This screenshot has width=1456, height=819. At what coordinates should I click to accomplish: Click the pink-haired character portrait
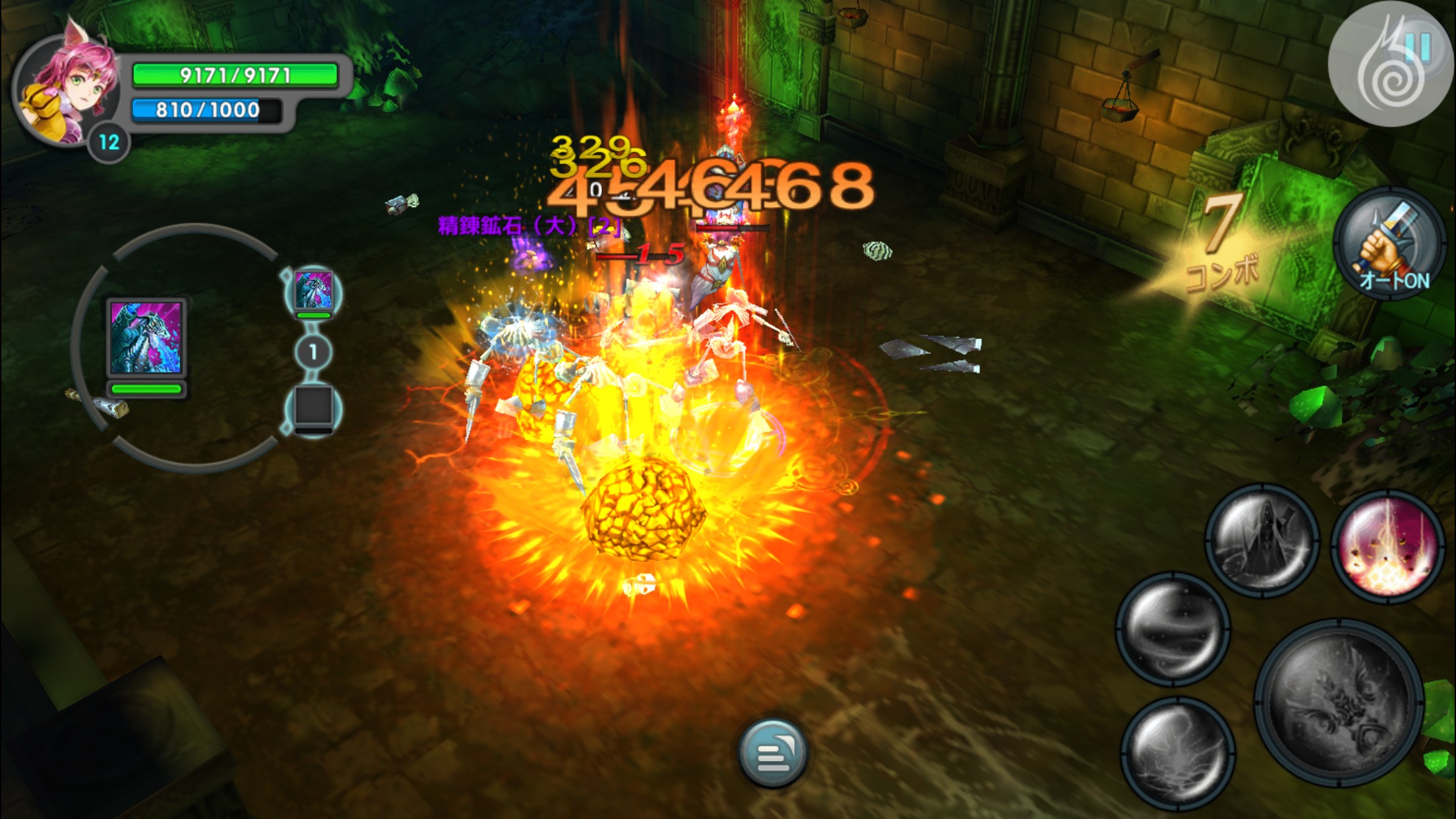[x=66, y=89]
